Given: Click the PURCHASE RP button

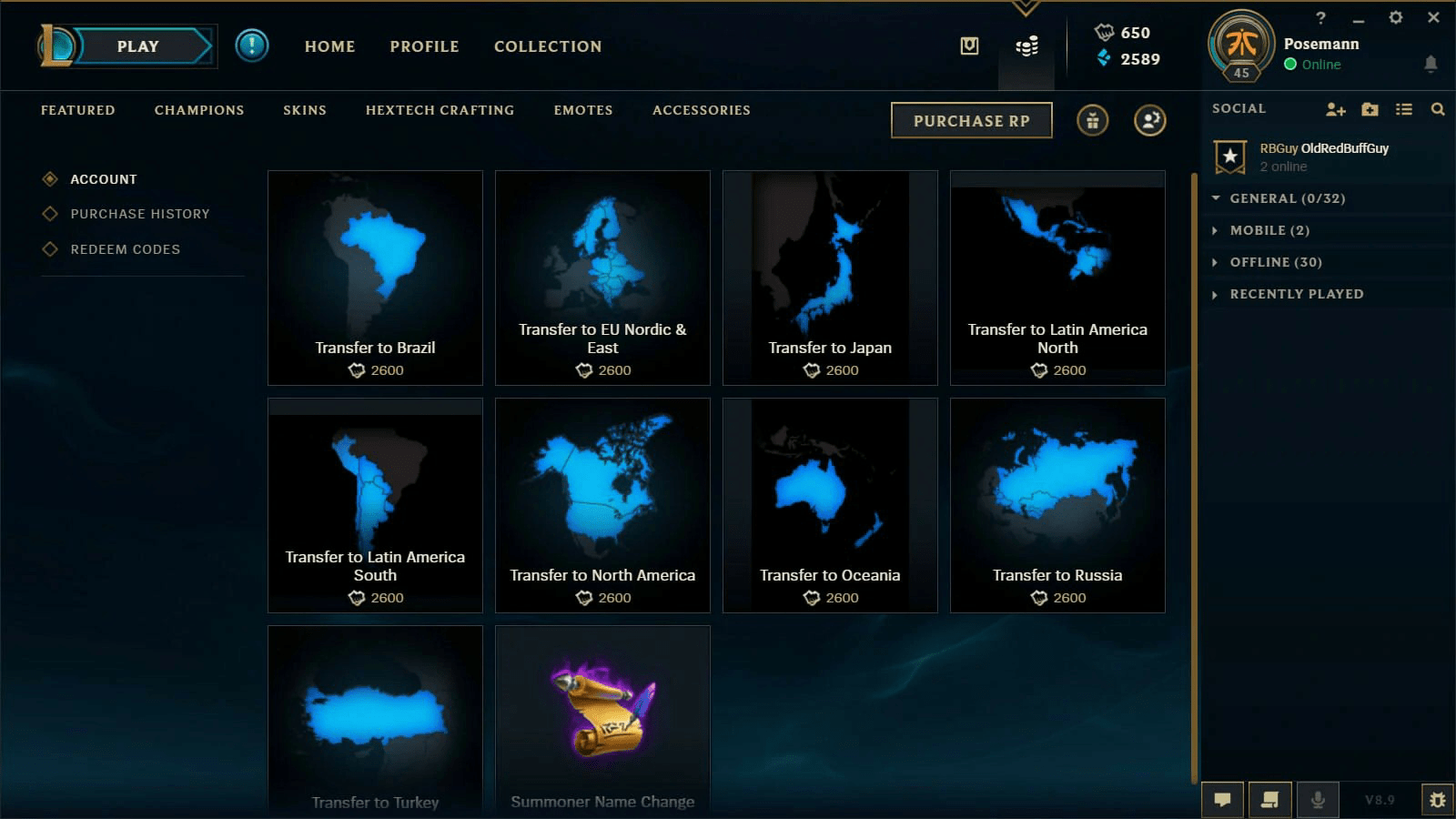Looking at the screenshot, I should coord(971,120).
